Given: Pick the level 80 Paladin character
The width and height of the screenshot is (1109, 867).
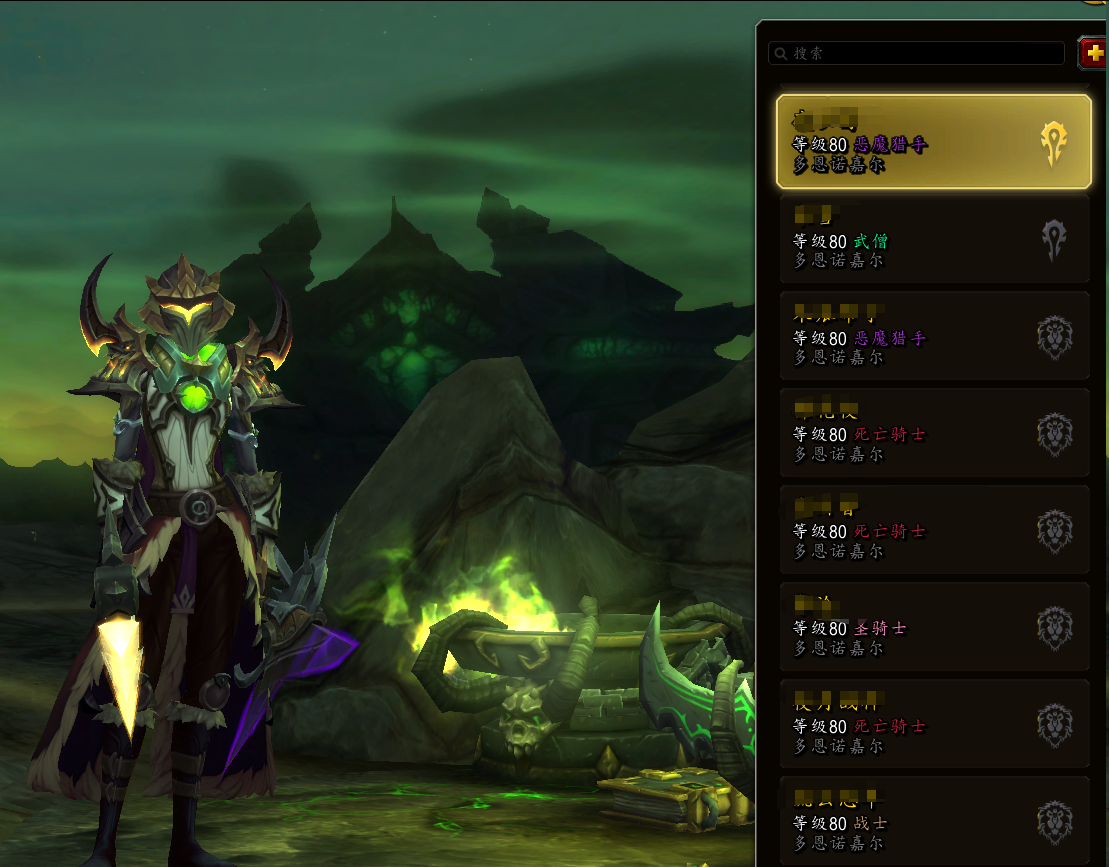Looking at the screenshot, I should click(933, 627).
